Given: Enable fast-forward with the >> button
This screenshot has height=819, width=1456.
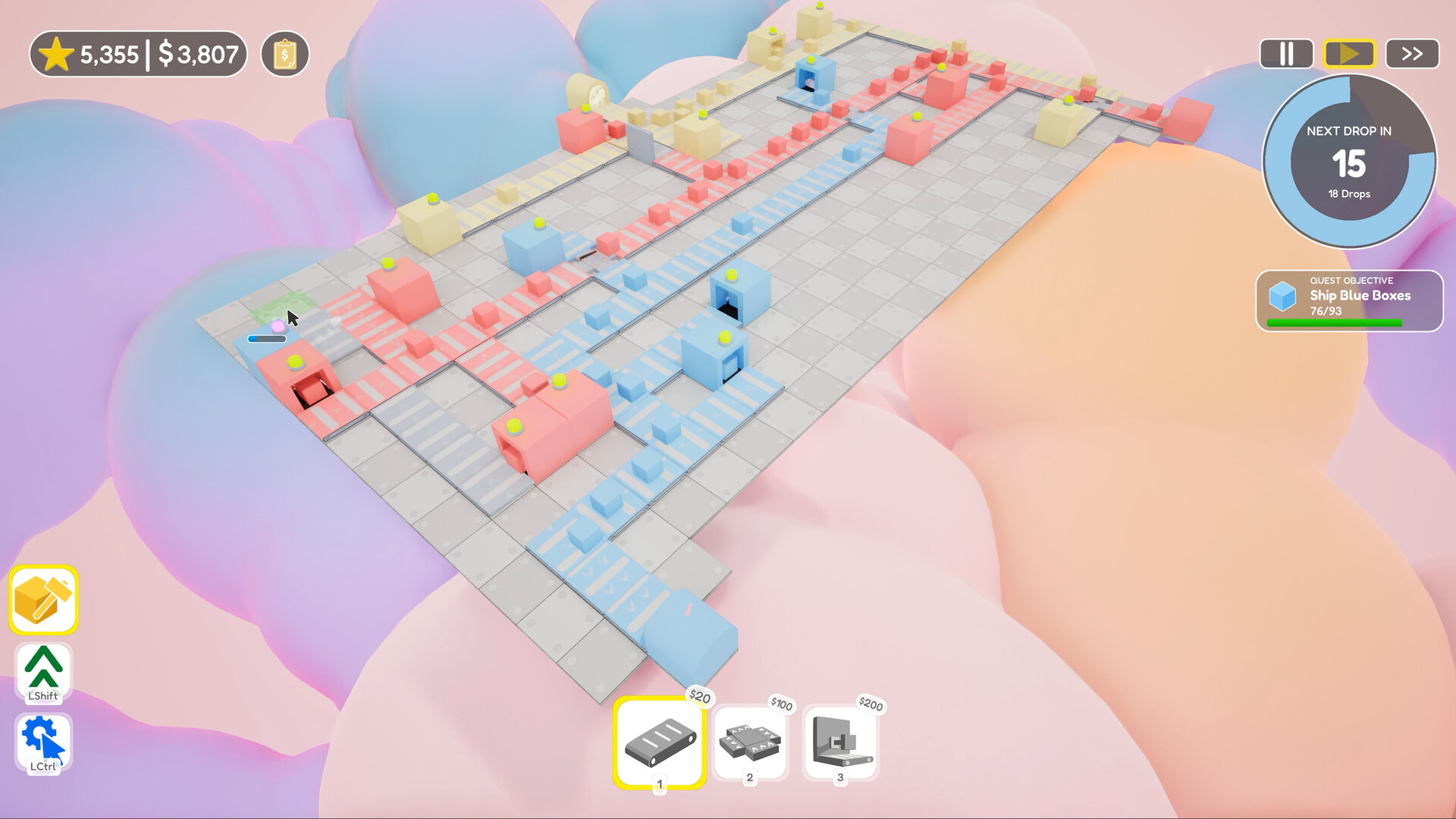Looking at the screenshot, I should point(1411,53).
